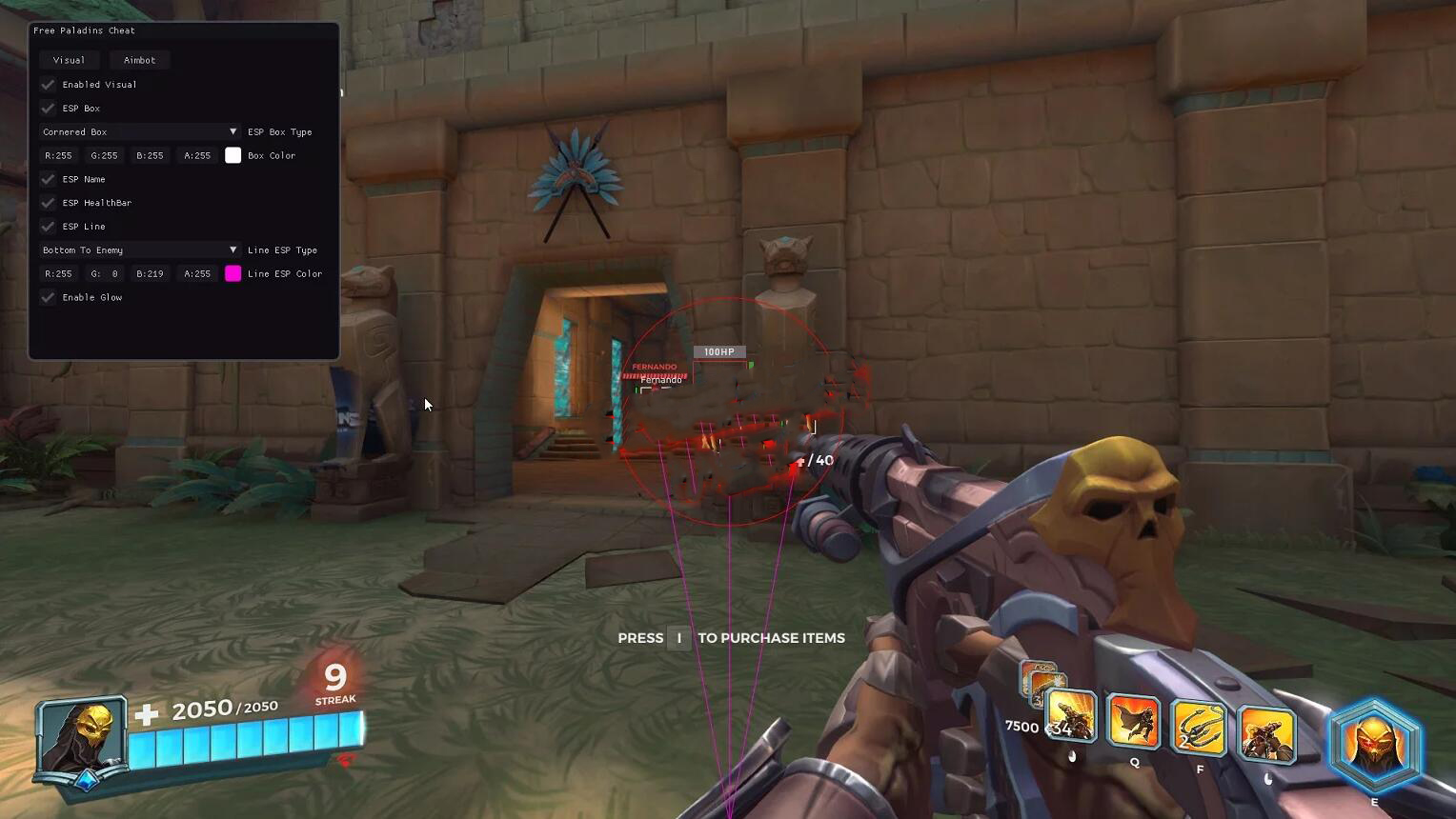This screenshot has height=819, width=1456.
Task: Switch to the Aimbot tab in overlay
Action: pyautogui.click(x=139, y=60)
